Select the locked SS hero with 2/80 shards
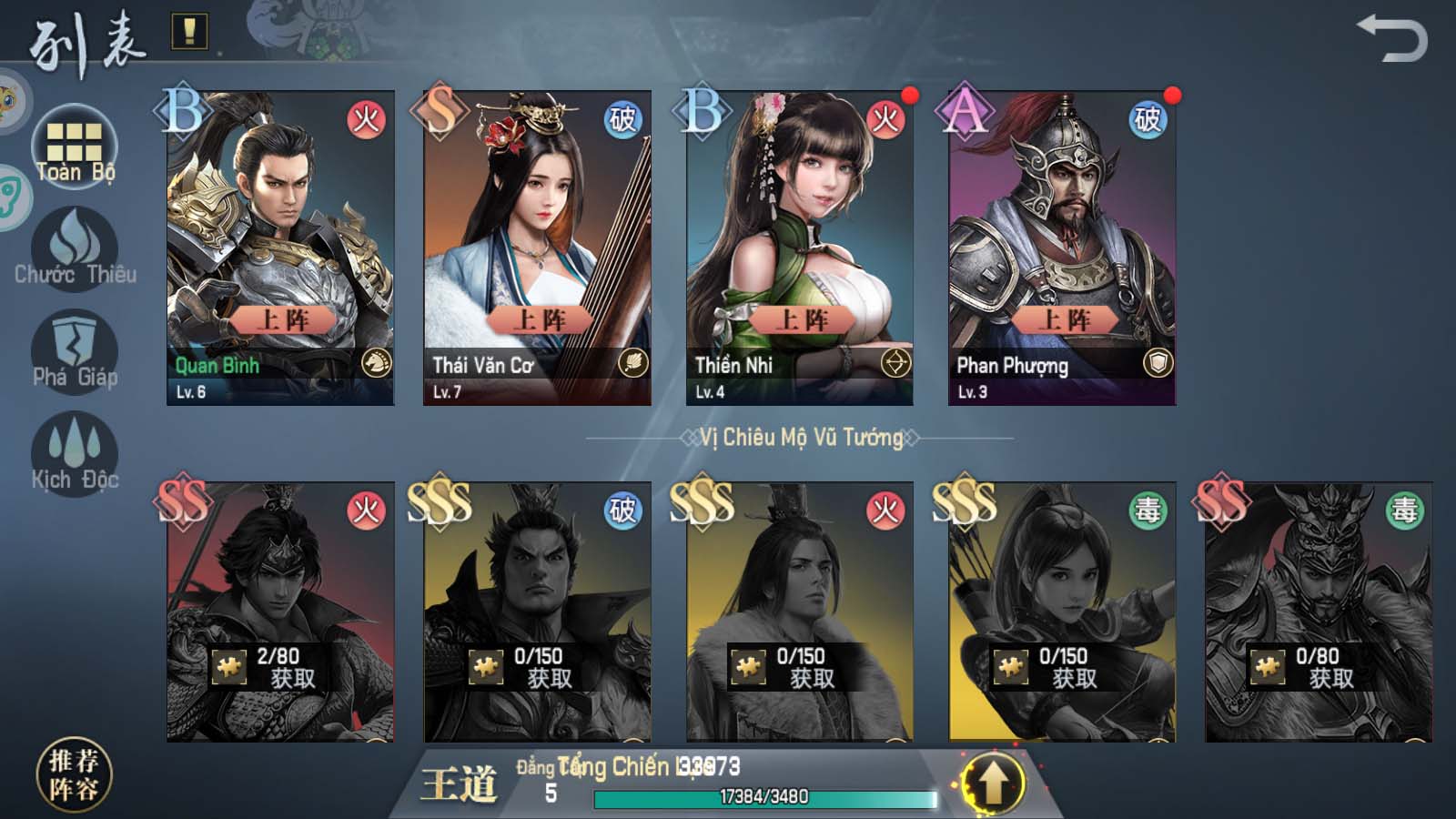The image size is (1456, 819). (x=280, y=612)
